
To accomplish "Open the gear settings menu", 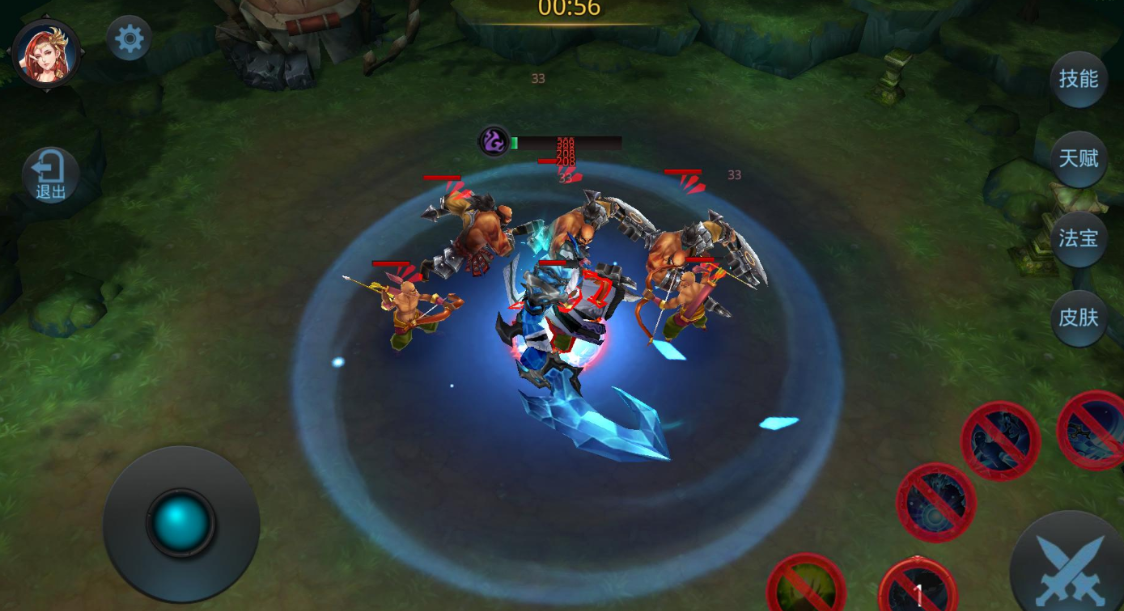I will coord(130,39).
